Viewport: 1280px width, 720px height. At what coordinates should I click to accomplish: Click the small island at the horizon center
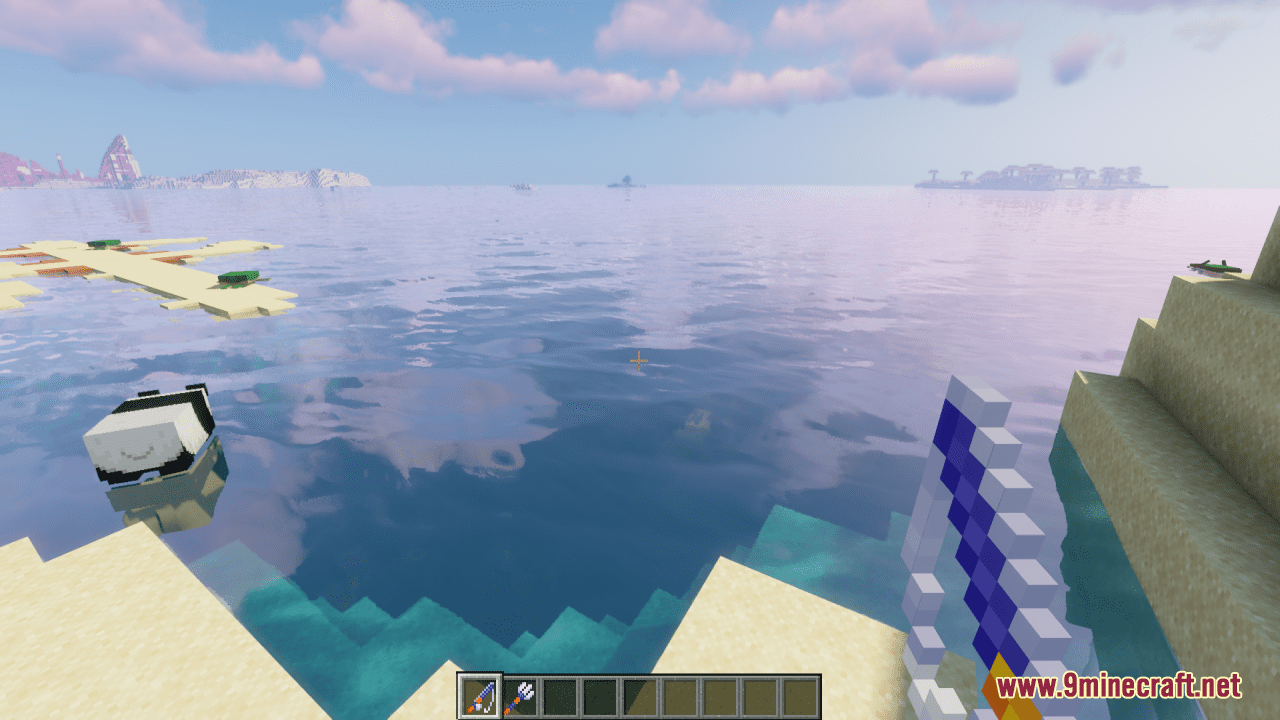pyautogui.click(x=625, y=183)
